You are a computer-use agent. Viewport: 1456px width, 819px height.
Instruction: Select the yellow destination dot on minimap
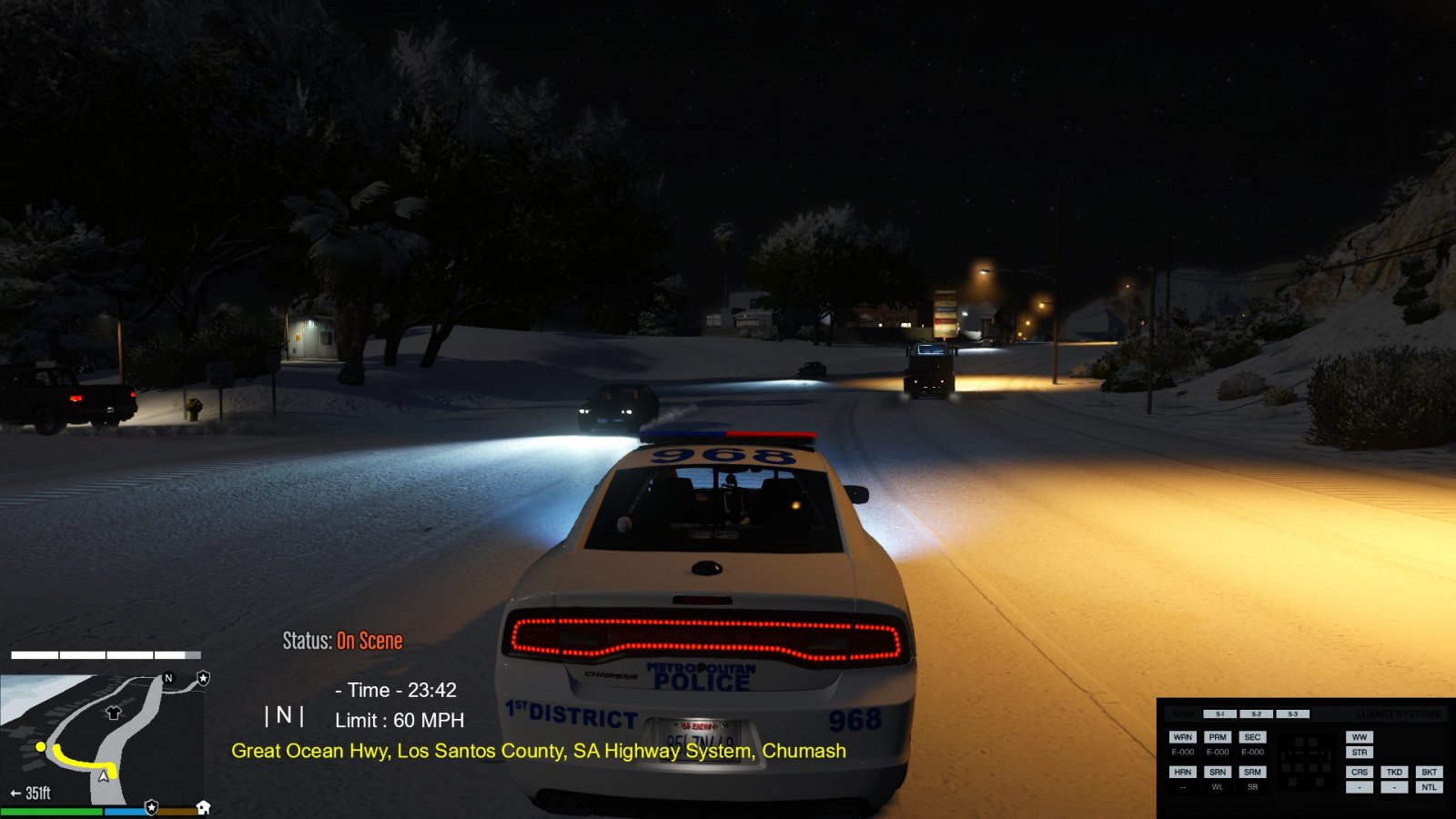point(41,746)
